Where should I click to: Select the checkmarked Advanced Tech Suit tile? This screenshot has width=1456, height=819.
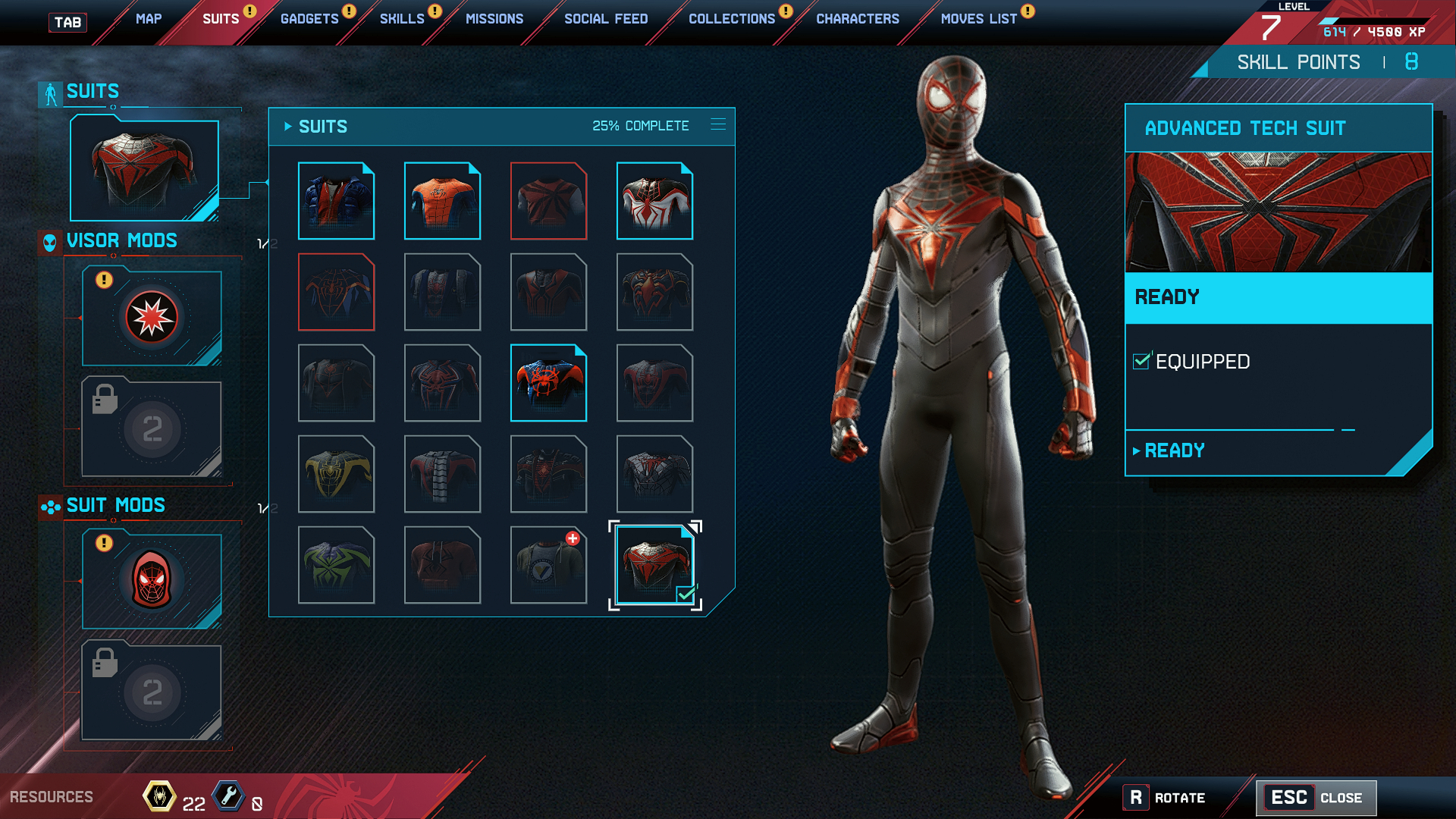[654, 565]
